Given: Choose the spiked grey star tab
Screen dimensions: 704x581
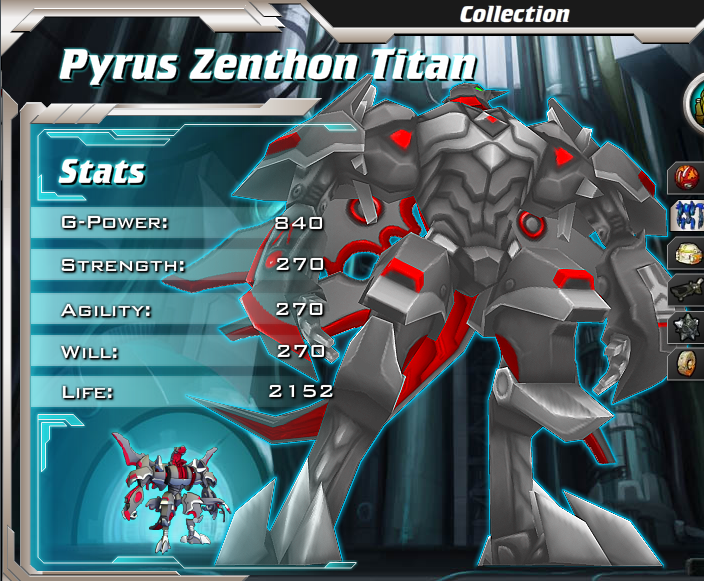Looking at the screenshot, I should (x=689, y=326).
